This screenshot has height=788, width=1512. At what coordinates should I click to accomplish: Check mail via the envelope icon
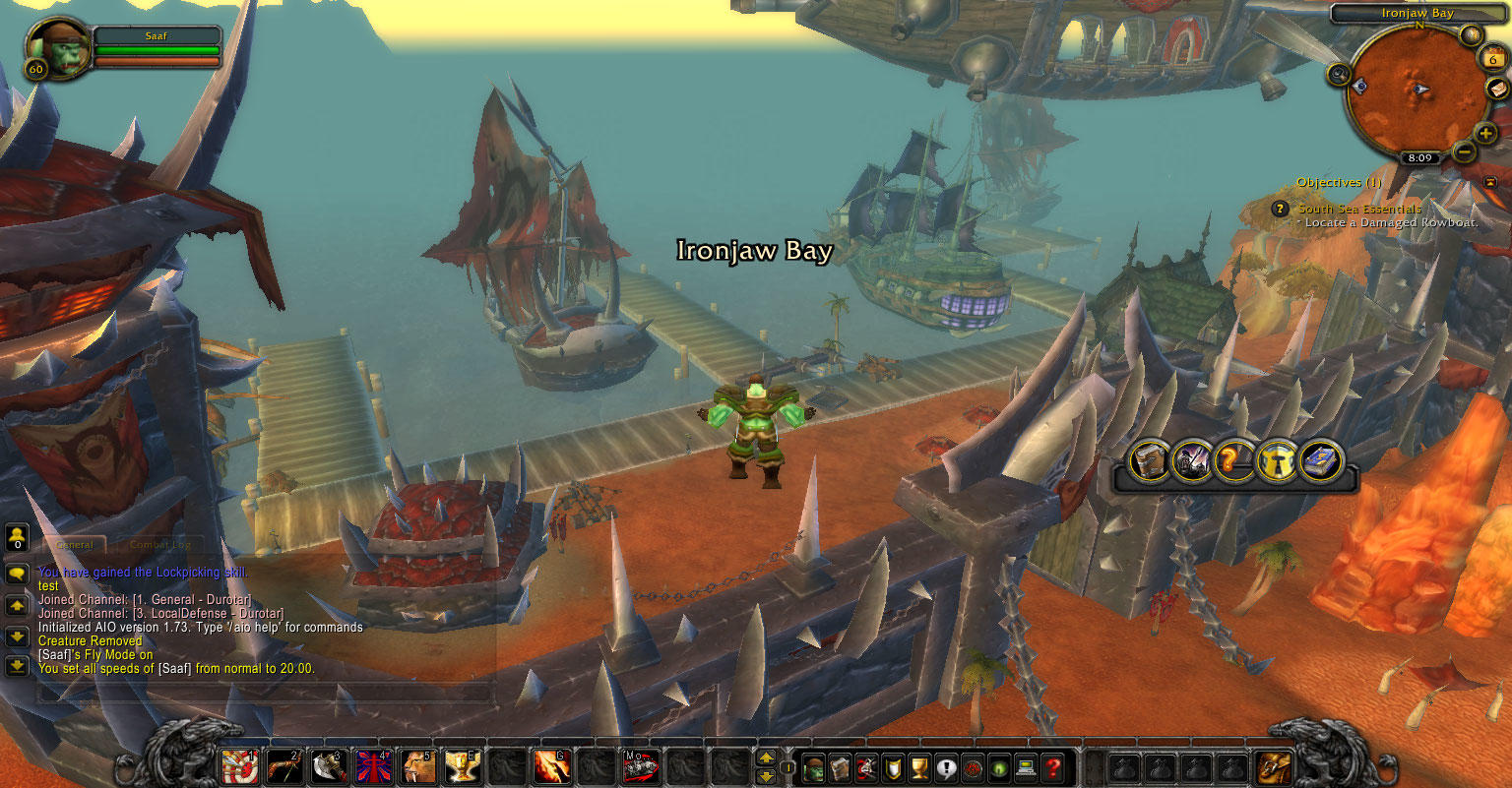click(1497, 89)
